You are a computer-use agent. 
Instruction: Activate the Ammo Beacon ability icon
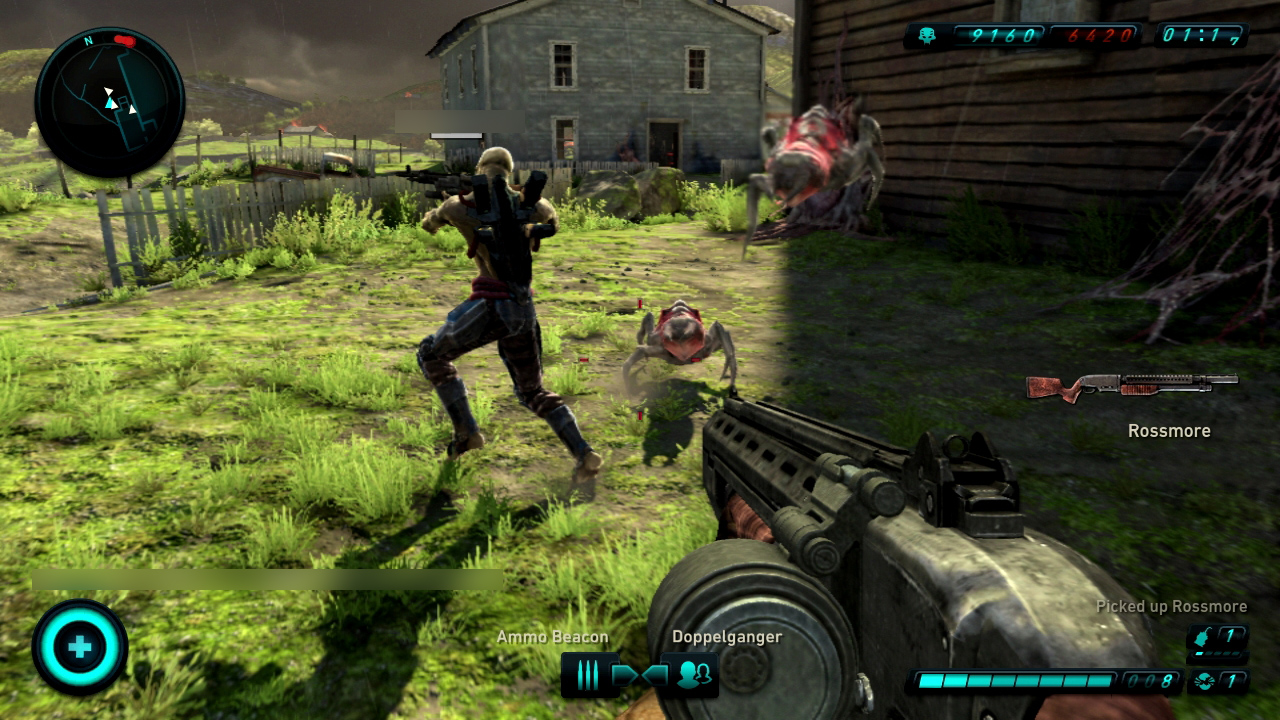[588, 676]
